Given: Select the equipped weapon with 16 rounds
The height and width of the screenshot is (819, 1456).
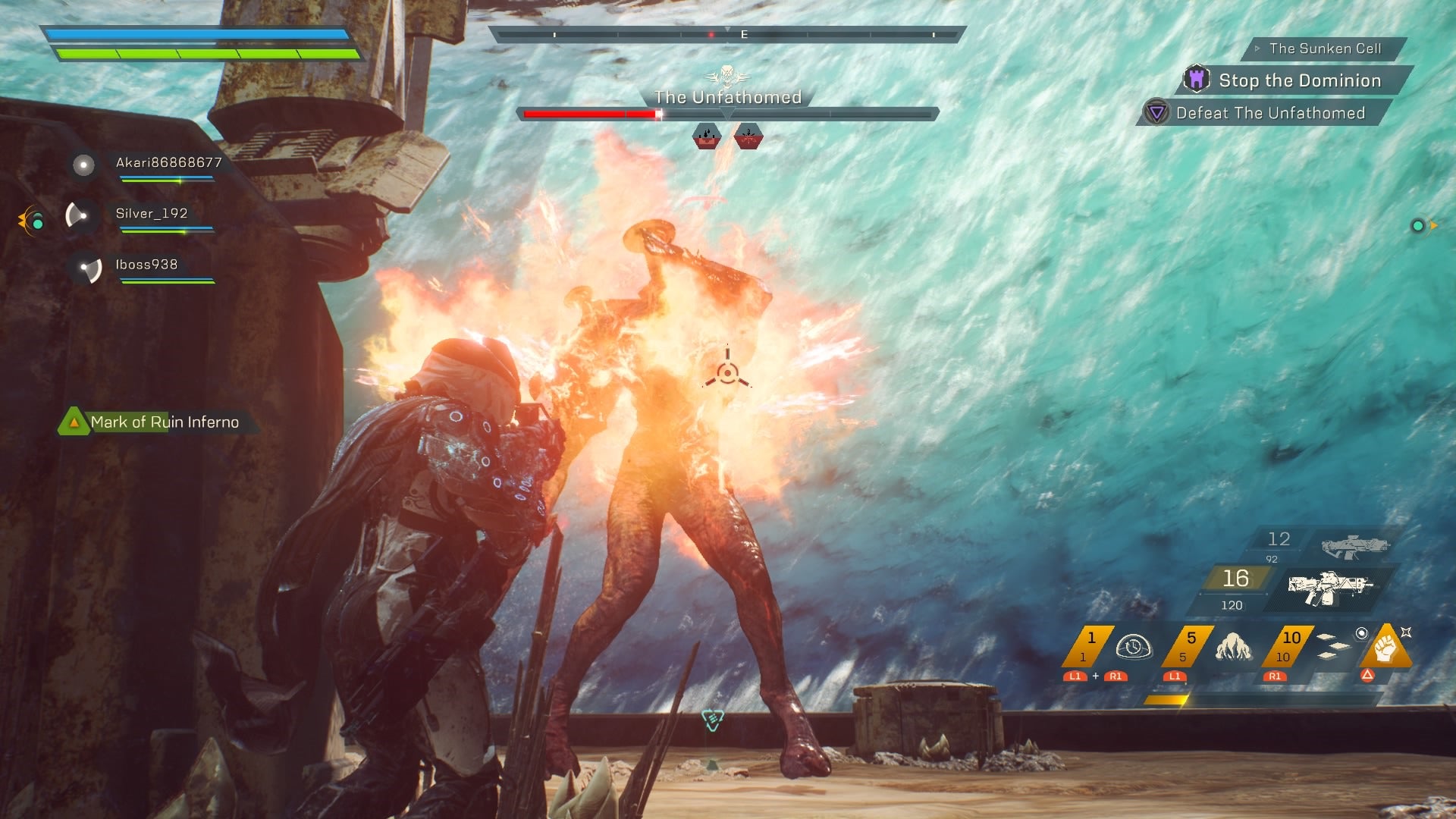Looking at the screenshot, I should click(x=1330, y=586).
